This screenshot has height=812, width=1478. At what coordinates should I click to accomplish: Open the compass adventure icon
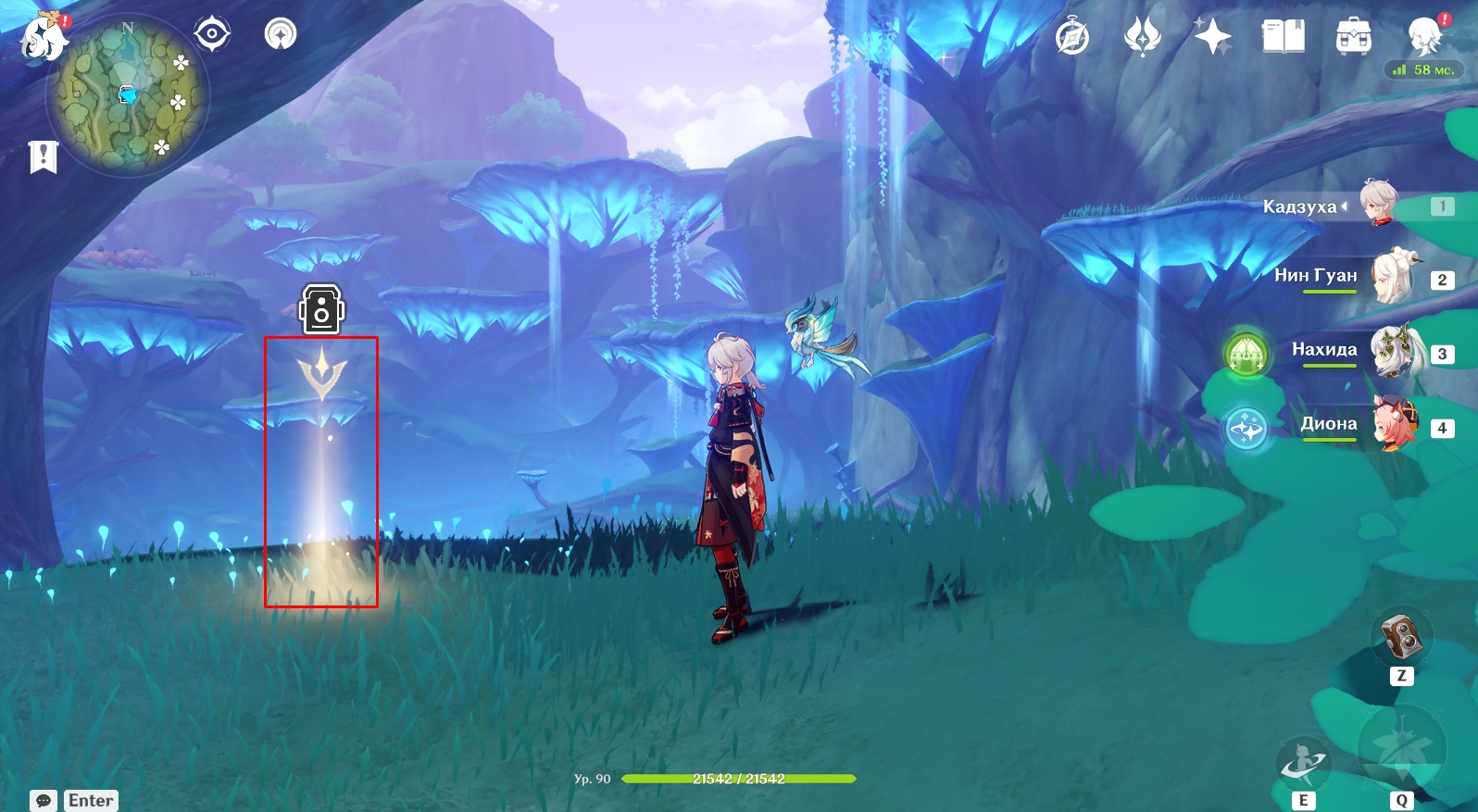[1072, 37]
